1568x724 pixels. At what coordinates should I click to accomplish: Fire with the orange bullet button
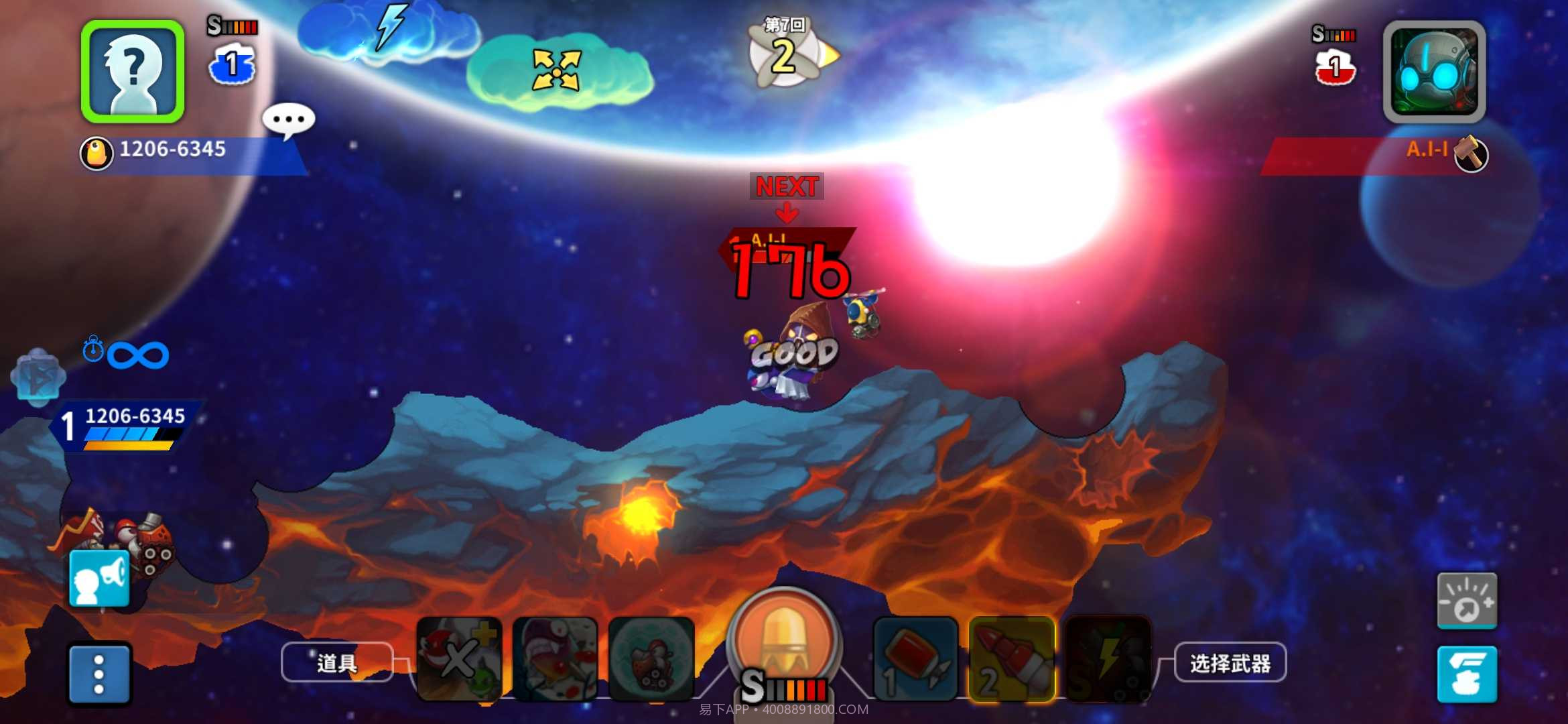784,640
